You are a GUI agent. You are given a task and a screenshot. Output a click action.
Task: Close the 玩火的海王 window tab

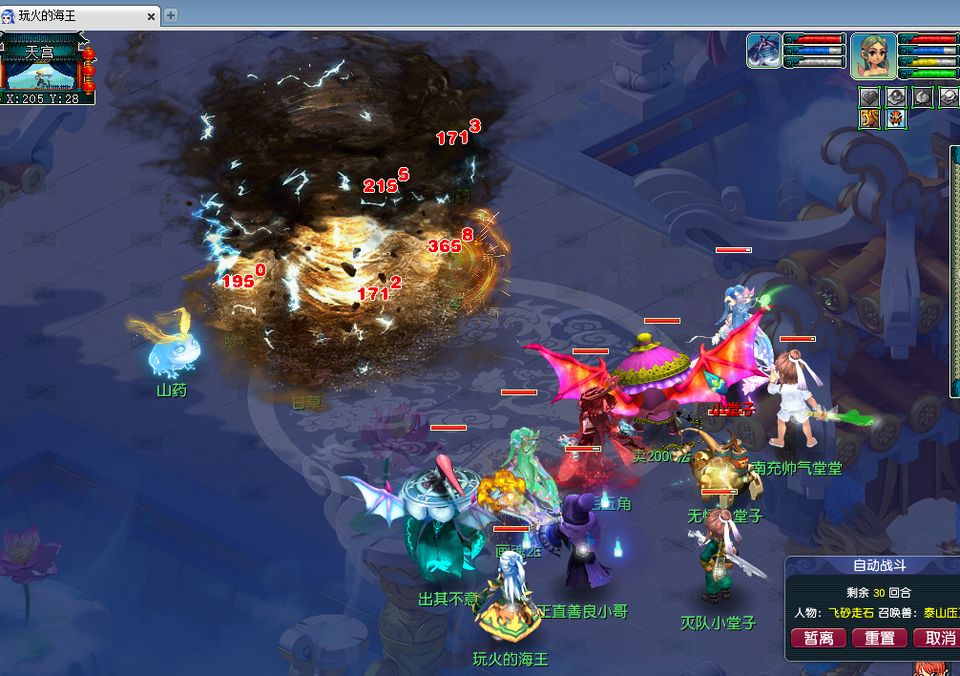pyautogui.click(x=152, y=16)
